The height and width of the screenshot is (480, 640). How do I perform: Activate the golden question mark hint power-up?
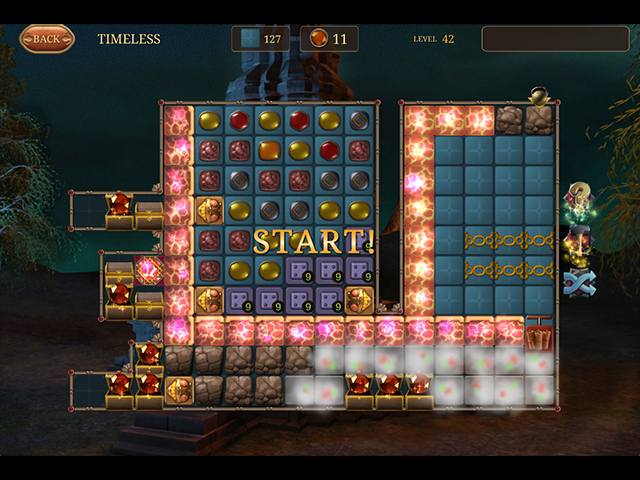click(x=579, y=197)
